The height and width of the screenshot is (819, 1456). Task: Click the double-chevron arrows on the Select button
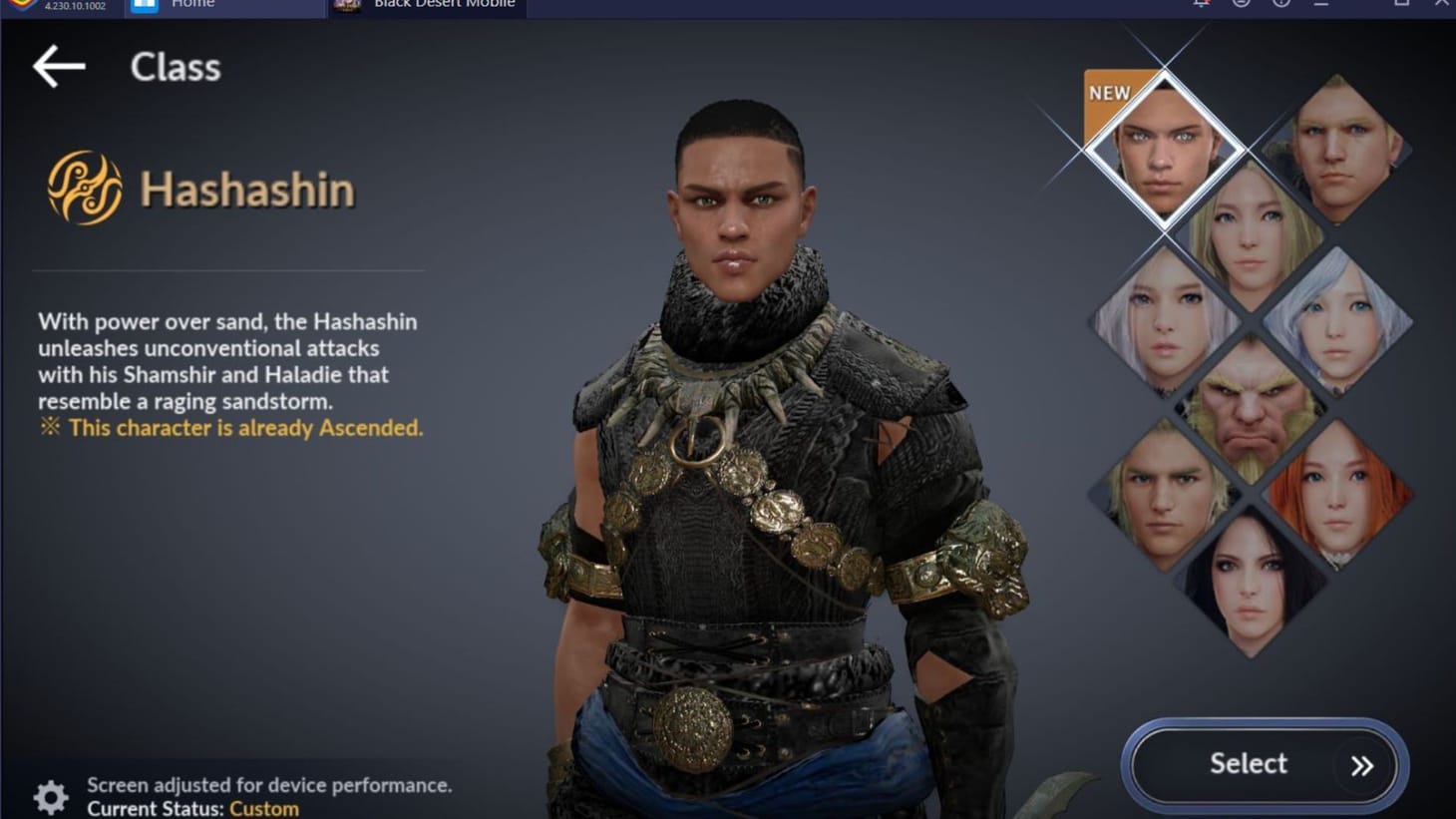1362,765
